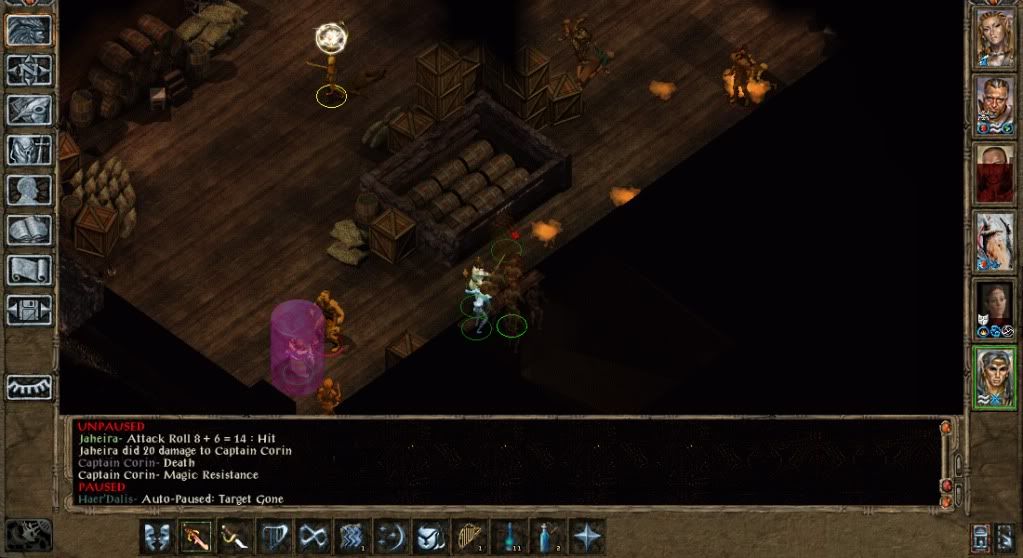The width and height of the screenshot is (1023, 558).
Task: Select the green-highlighted silver-haired elf portrait
Action: pos(995,377)
